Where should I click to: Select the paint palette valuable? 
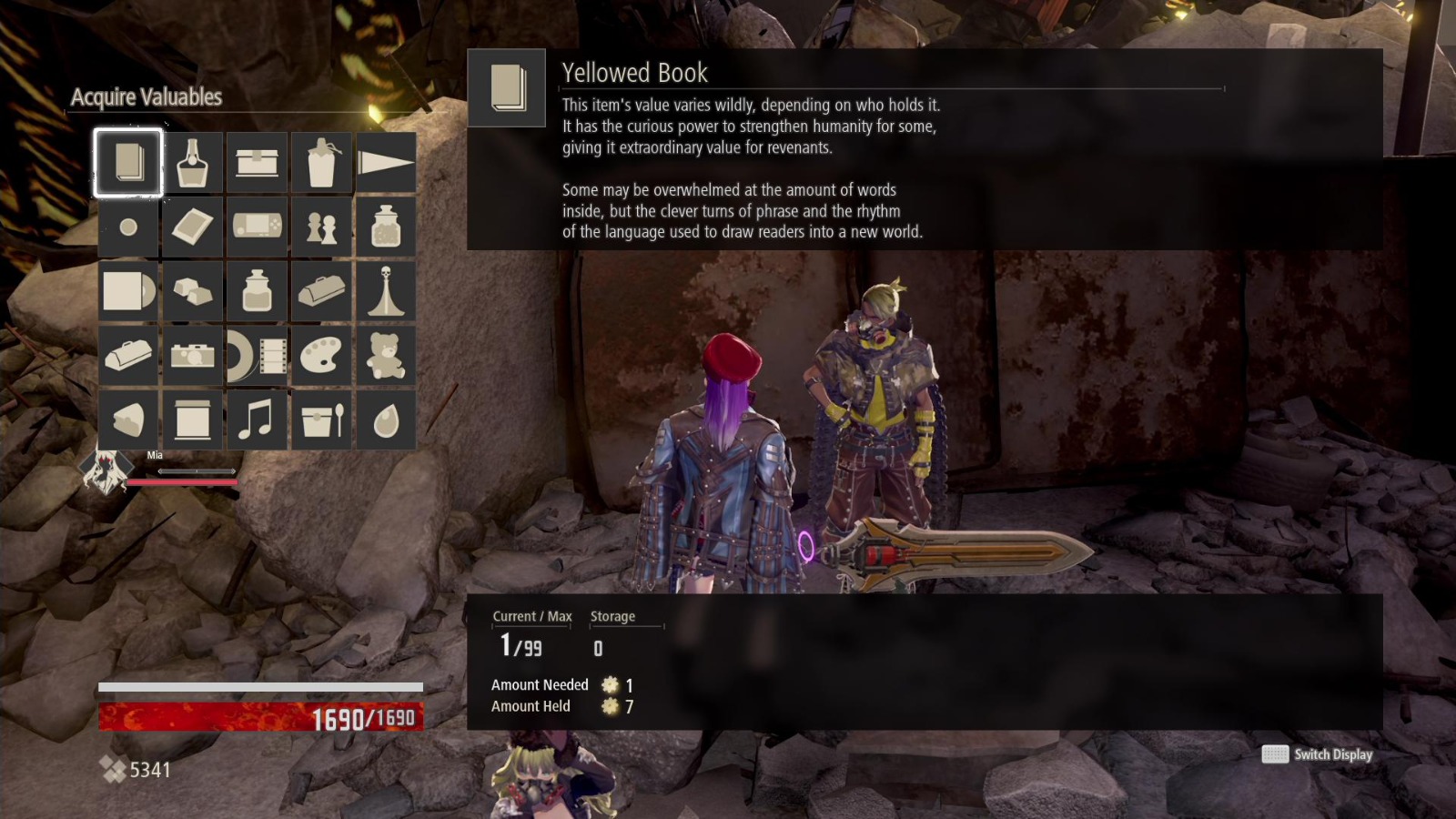321,355
